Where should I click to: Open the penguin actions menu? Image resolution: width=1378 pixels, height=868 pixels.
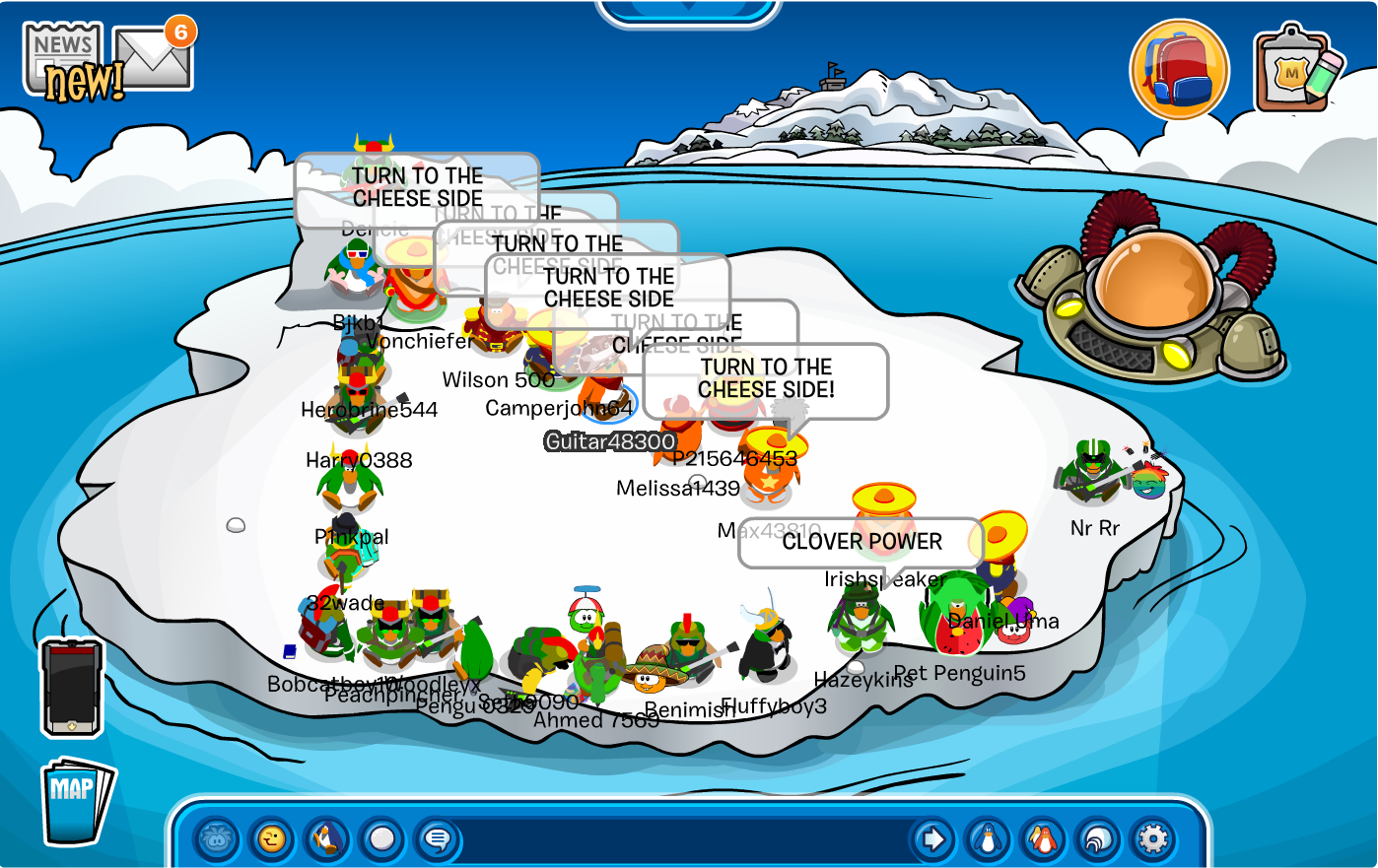(327, 839)
